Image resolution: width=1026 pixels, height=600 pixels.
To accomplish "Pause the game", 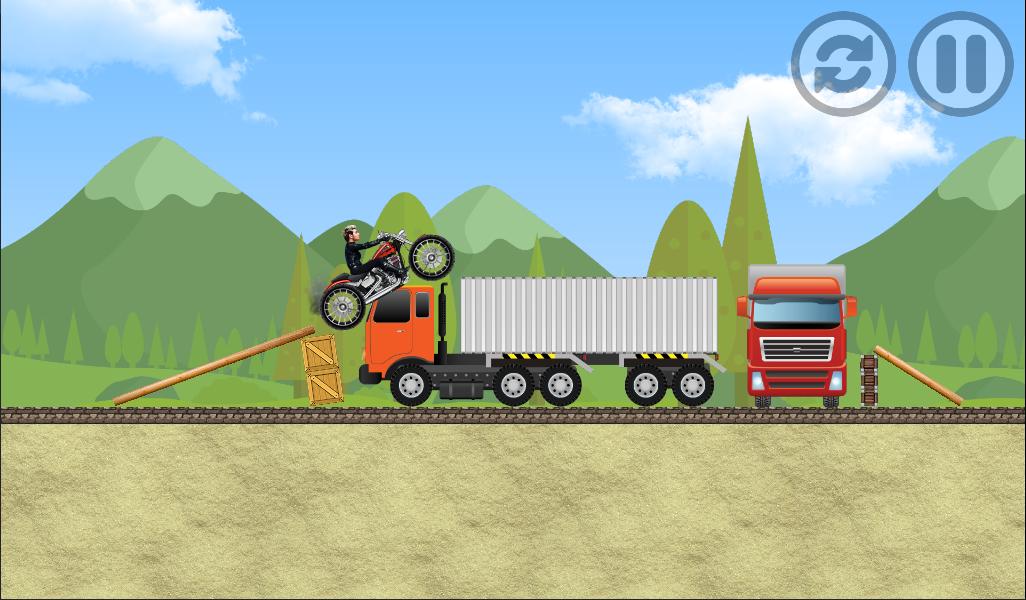I will click(960, 64).
